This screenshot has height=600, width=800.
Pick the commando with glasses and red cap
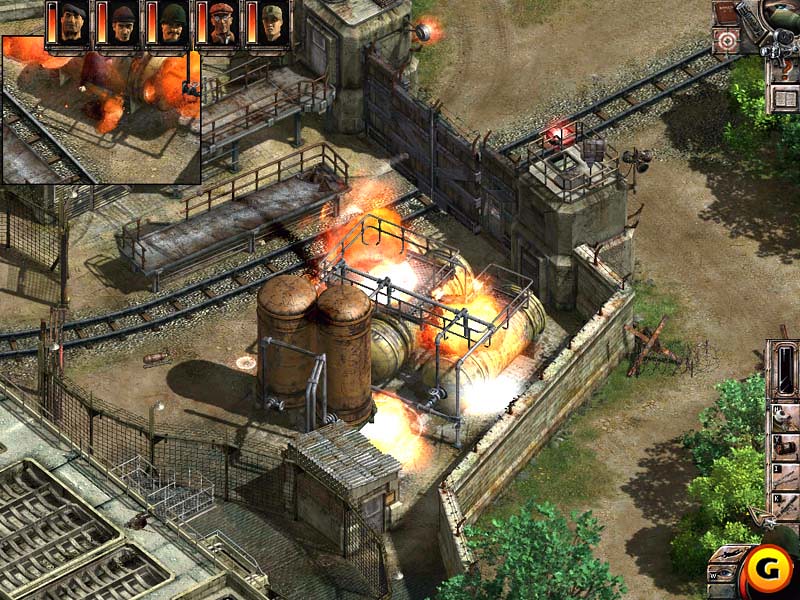coord(222,23)
